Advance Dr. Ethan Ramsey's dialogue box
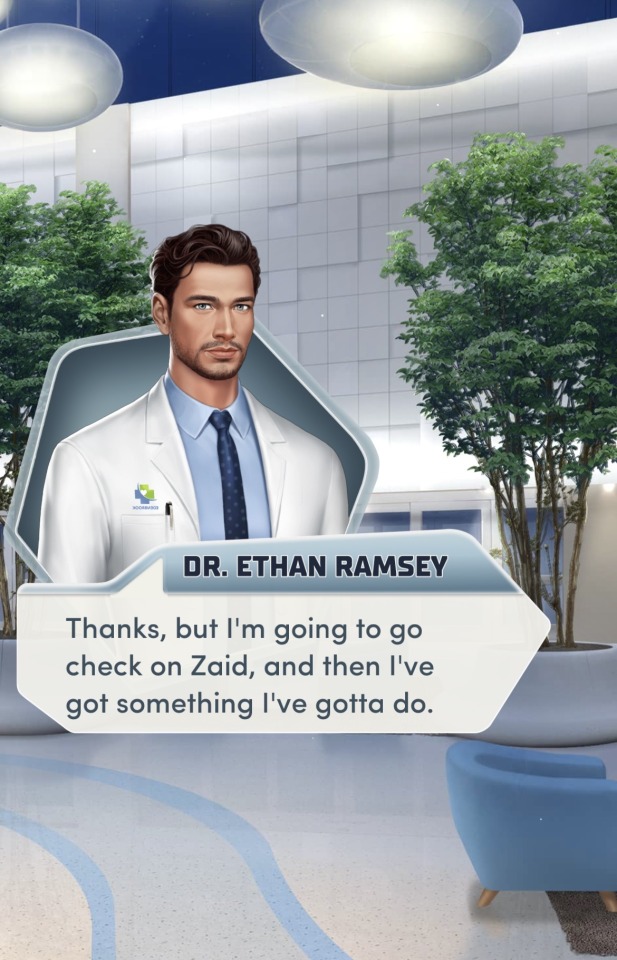 pos(282,665)
